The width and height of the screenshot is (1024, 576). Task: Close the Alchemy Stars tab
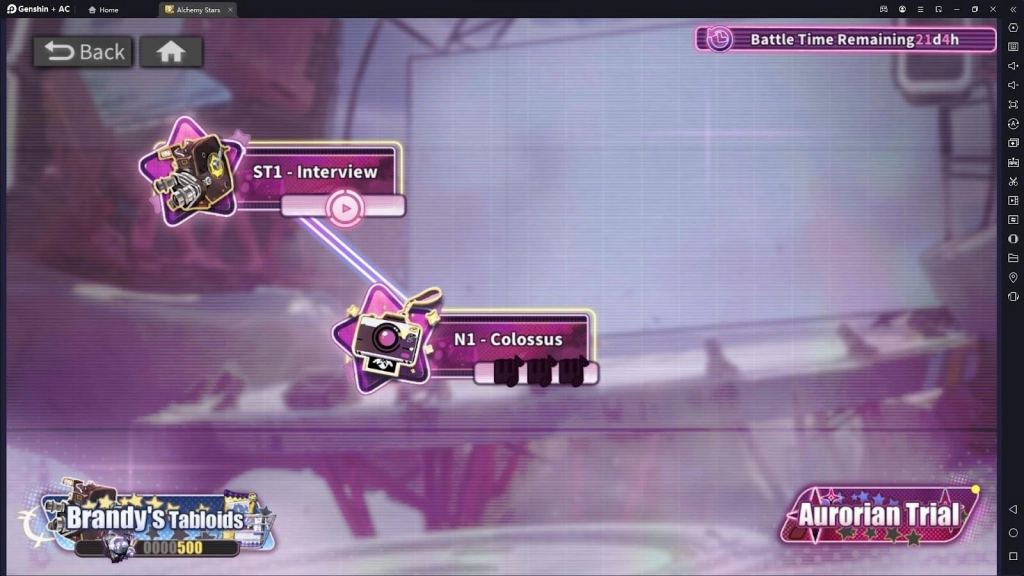coord(230,9)
